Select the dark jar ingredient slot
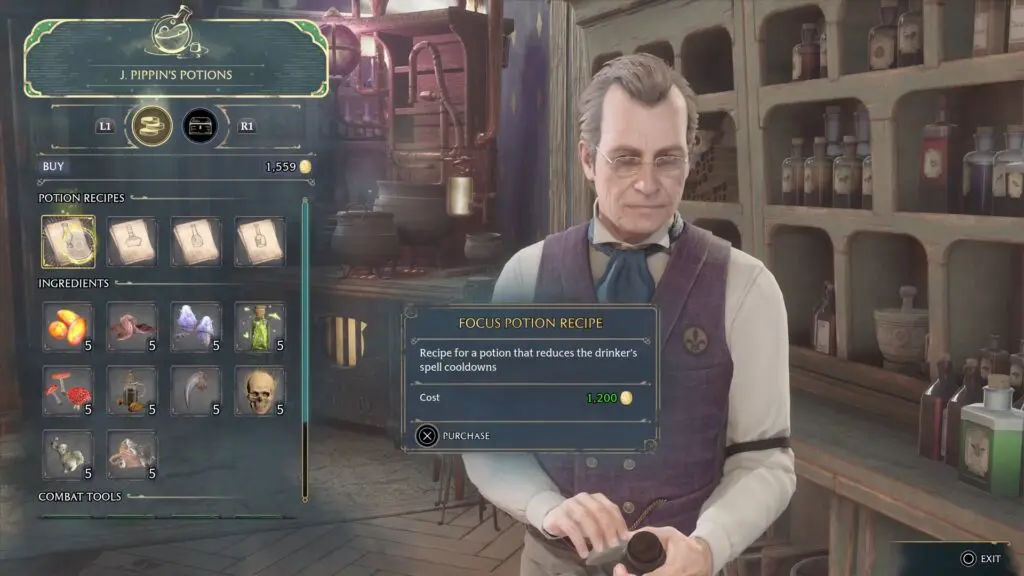 point(132,391)
